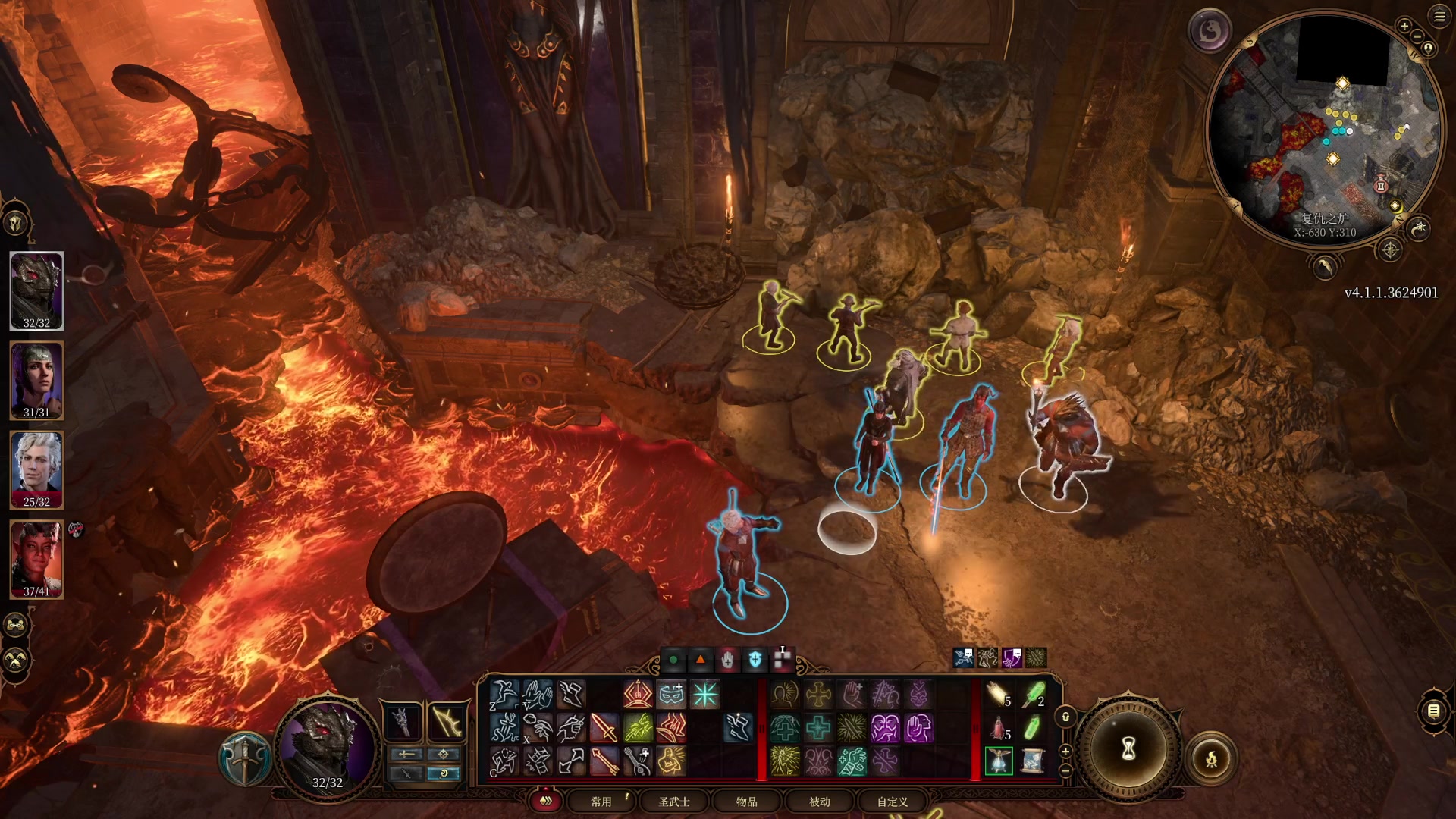Activate the red sword melee attack icon
The image size is (1456, 819).
click(604, 728)
